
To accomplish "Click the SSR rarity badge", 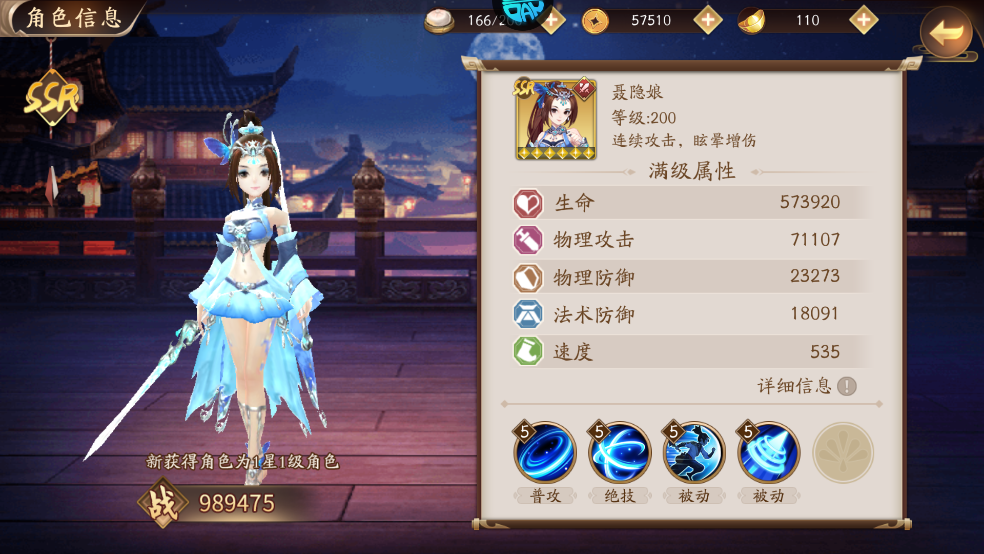I will point(52,97).
